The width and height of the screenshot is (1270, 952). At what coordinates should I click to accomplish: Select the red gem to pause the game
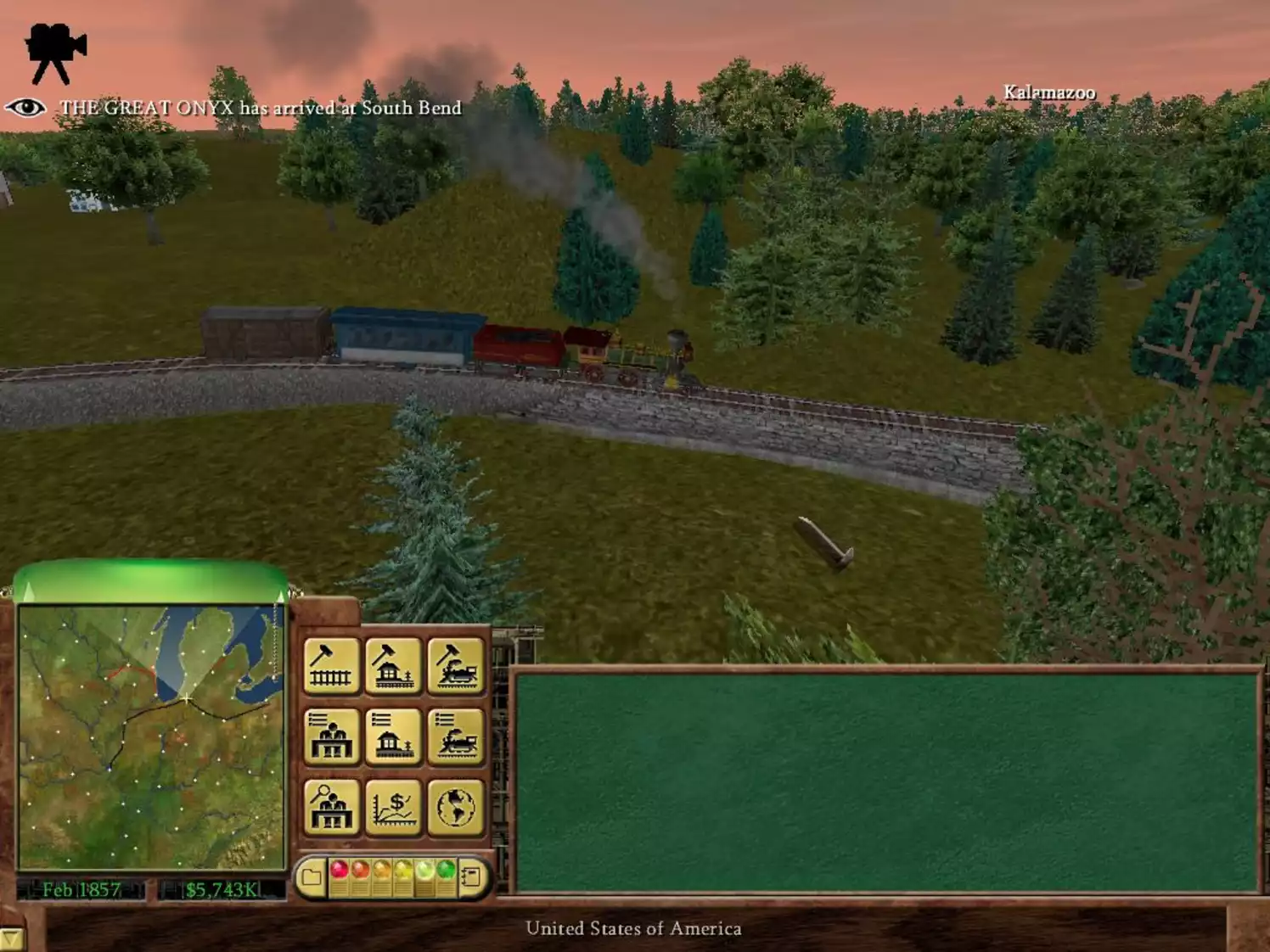click(340, 869)
